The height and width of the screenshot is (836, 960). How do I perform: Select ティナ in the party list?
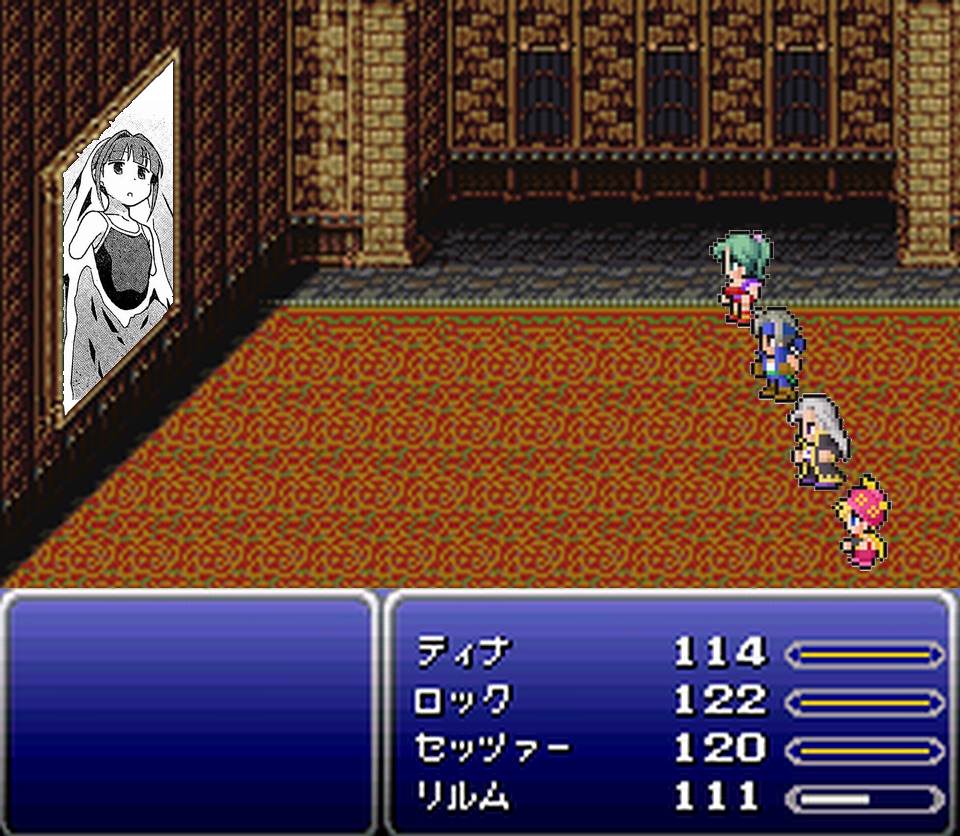coord(463,654)
